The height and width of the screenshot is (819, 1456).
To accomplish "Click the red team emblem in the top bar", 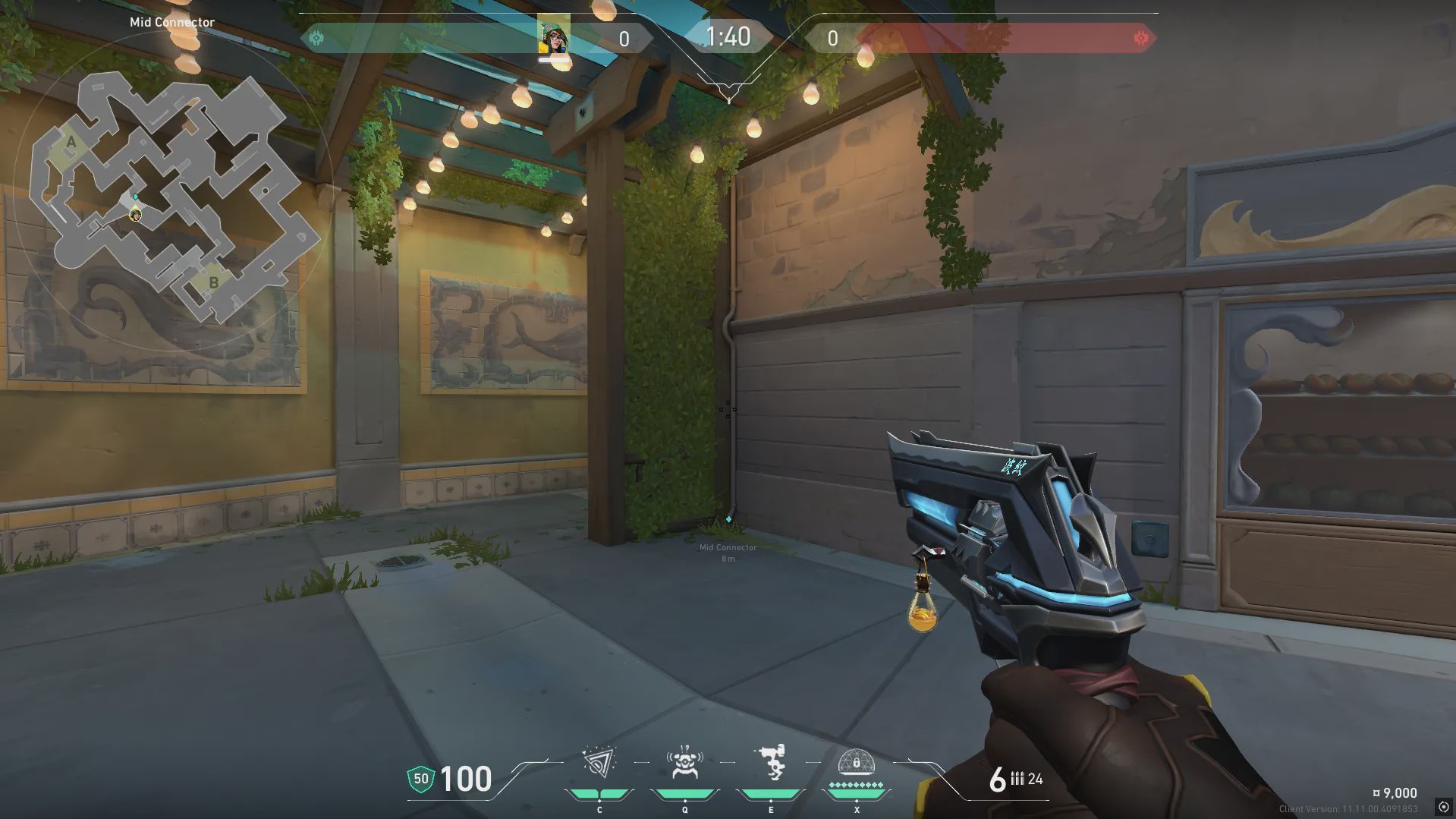I will [1140, 38].
